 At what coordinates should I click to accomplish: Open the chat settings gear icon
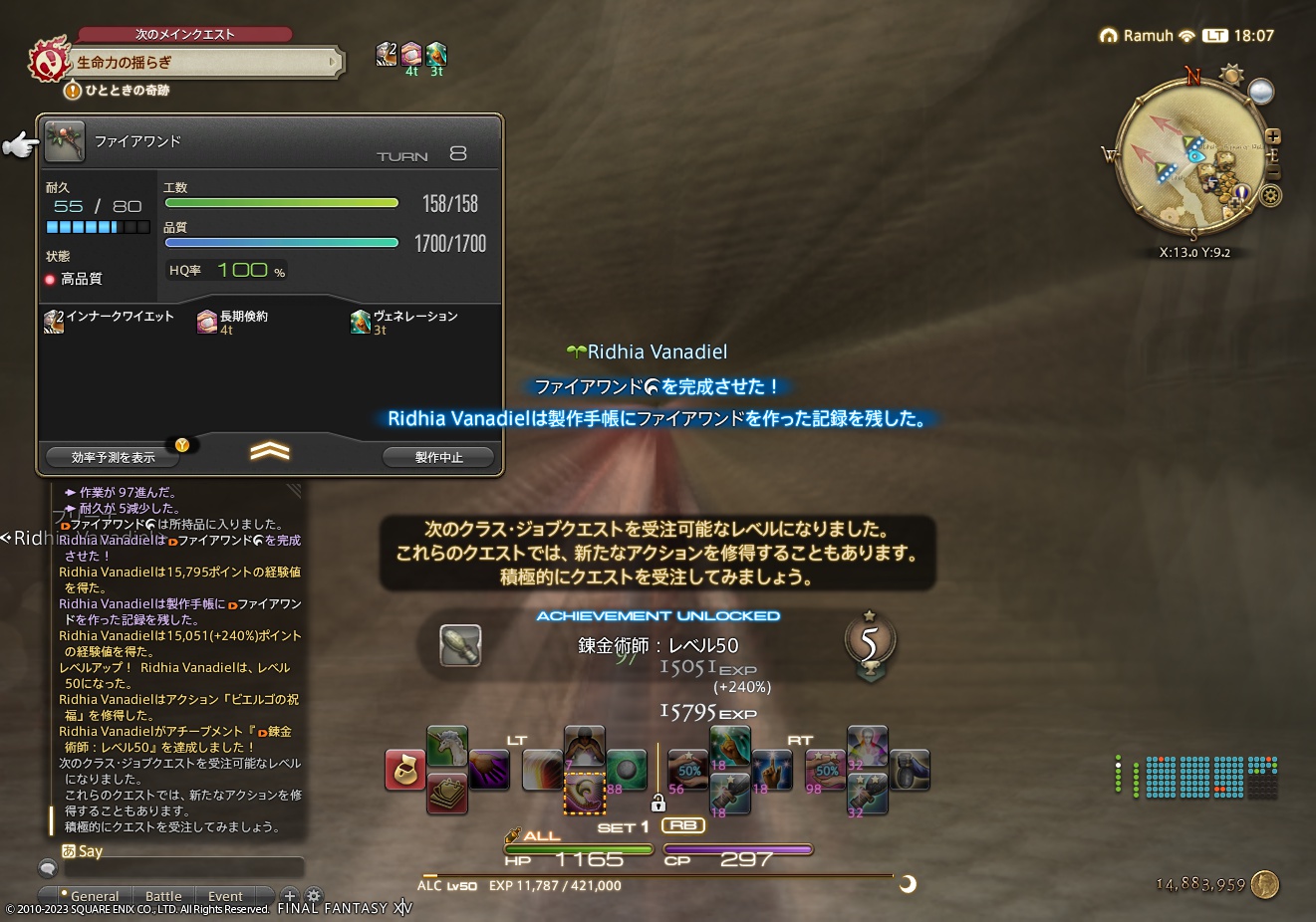coord(313,896)
